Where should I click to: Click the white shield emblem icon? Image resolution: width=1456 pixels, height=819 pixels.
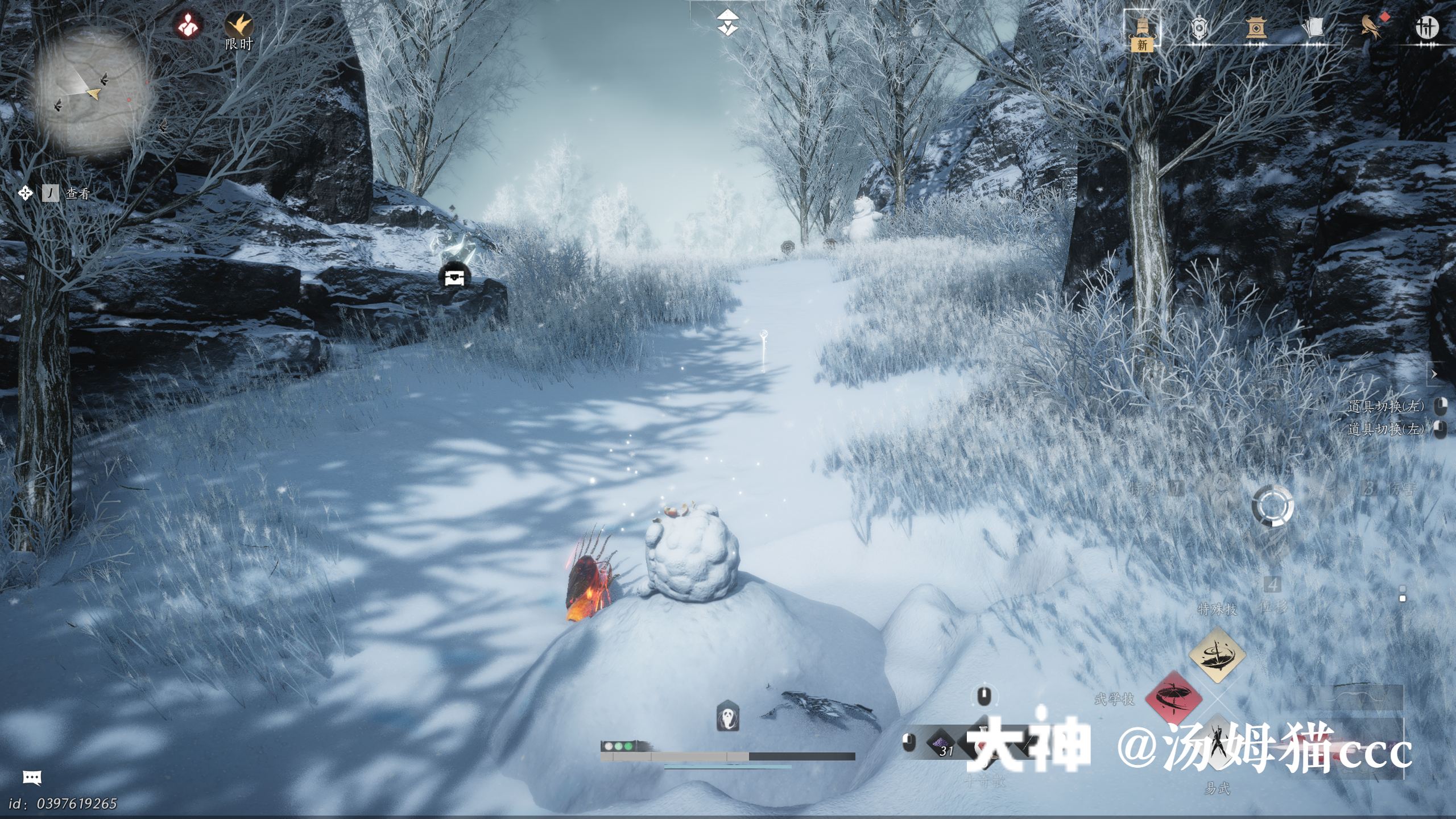point(1199,27)
